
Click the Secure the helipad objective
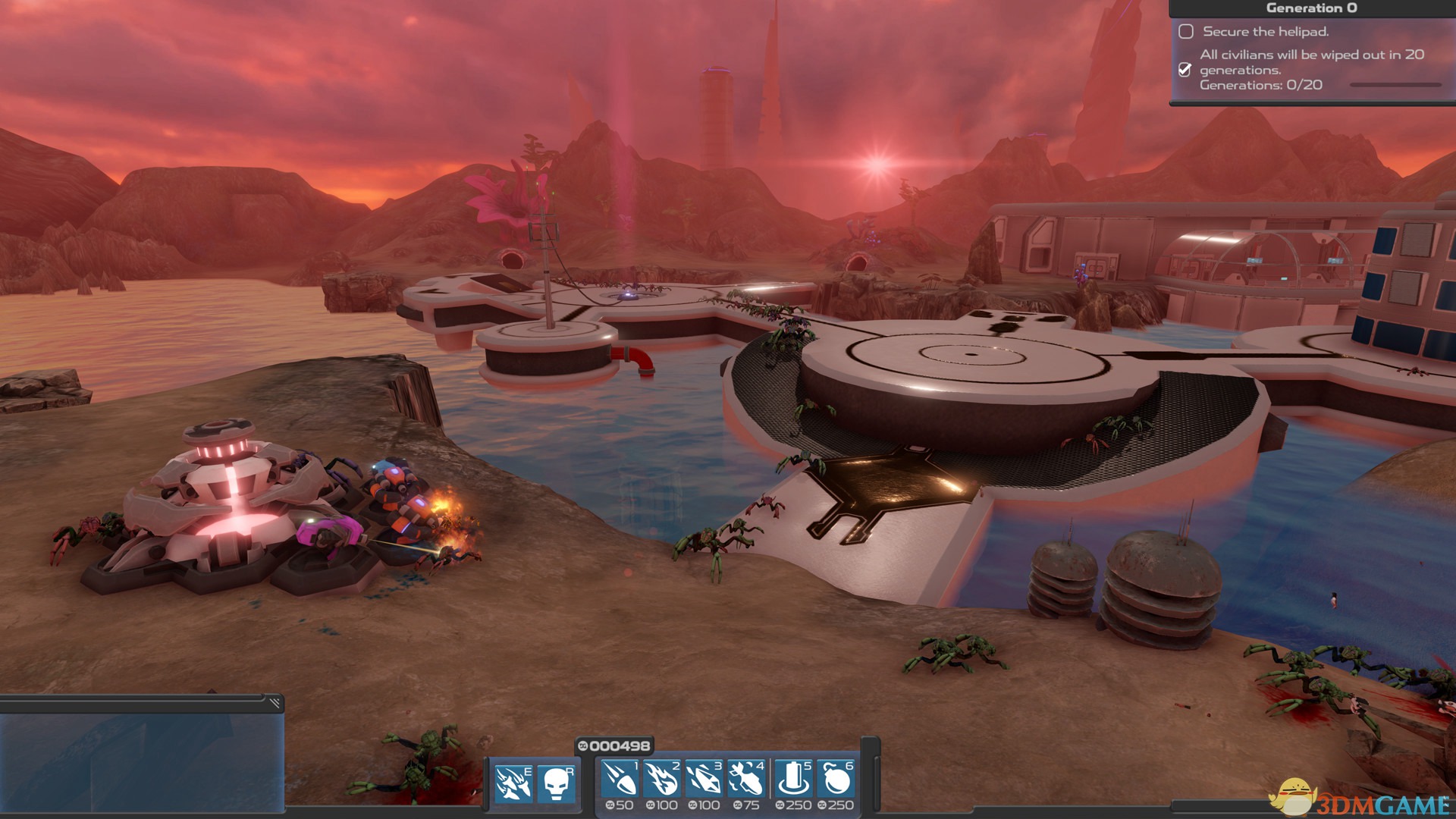[1265, 32]
